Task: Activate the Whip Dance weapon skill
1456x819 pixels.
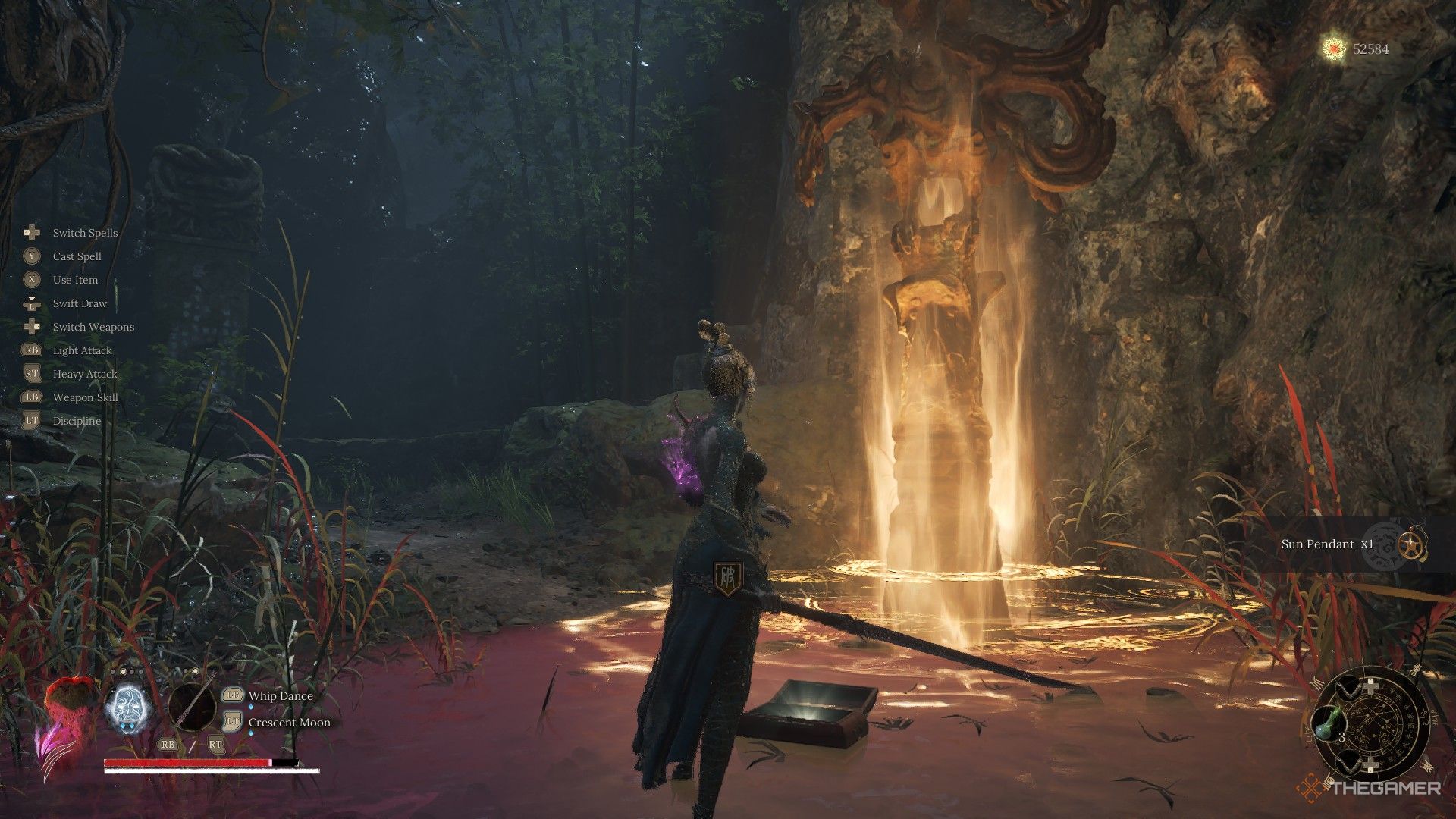Action: 281,695
